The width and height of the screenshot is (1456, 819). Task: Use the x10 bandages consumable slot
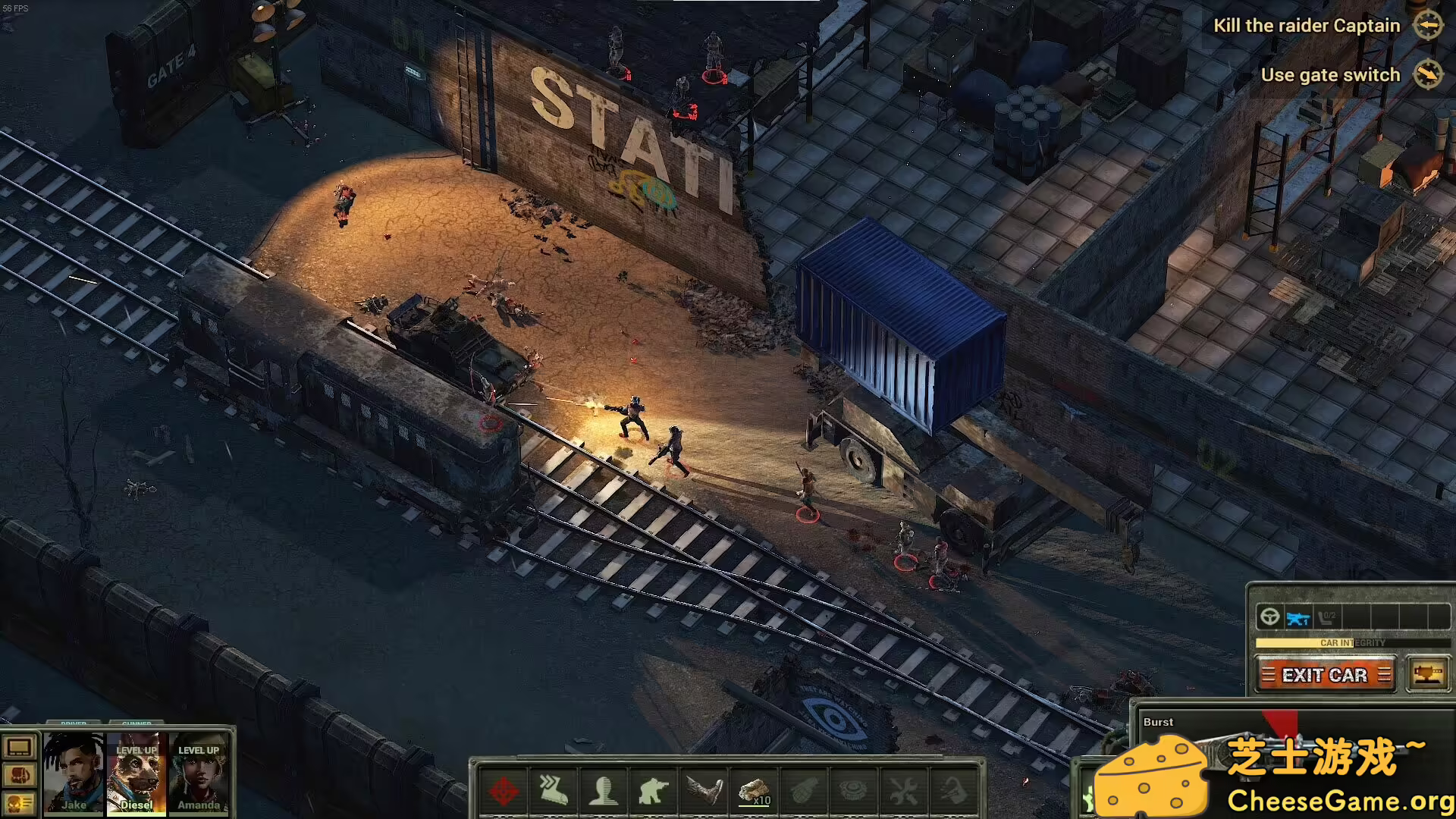753,792
